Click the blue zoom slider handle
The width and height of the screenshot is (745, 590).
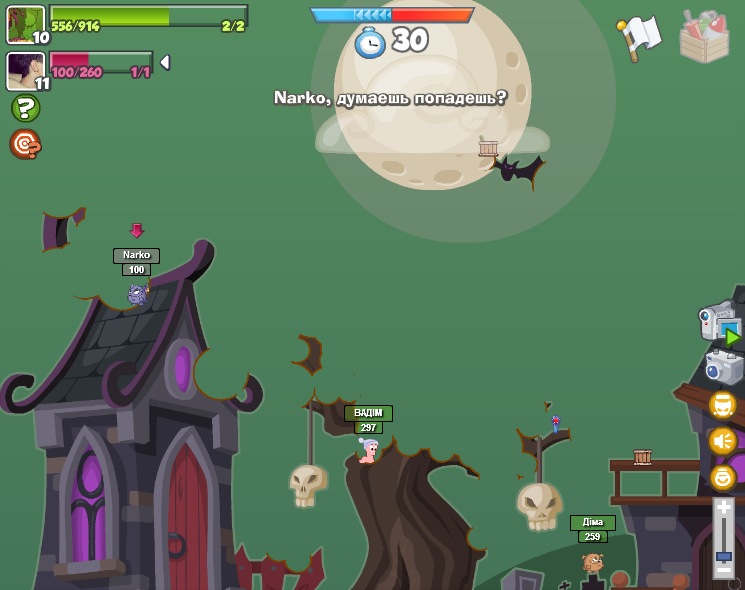(x=723, y=555)
